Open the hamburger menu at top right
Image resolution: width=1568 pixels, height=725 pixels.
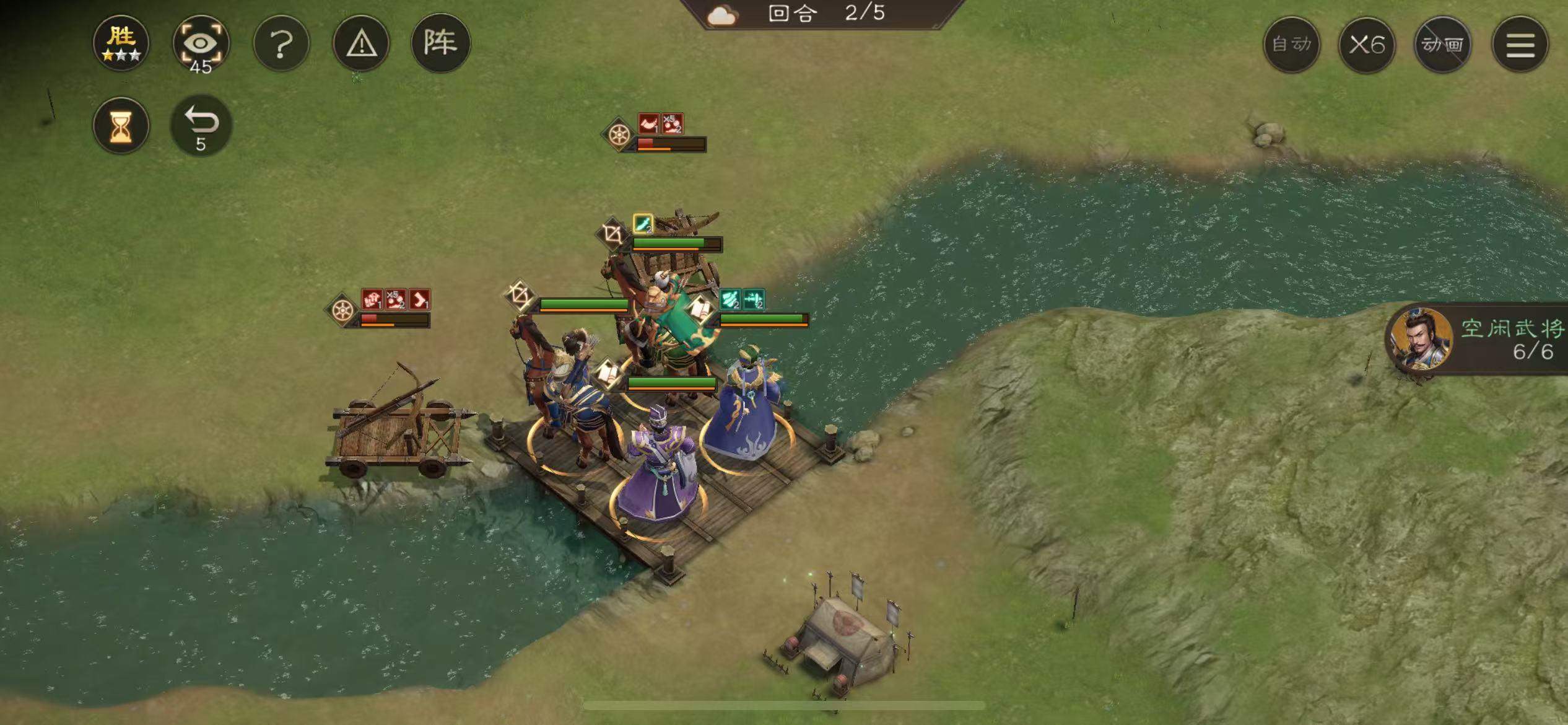point(1517,45)
